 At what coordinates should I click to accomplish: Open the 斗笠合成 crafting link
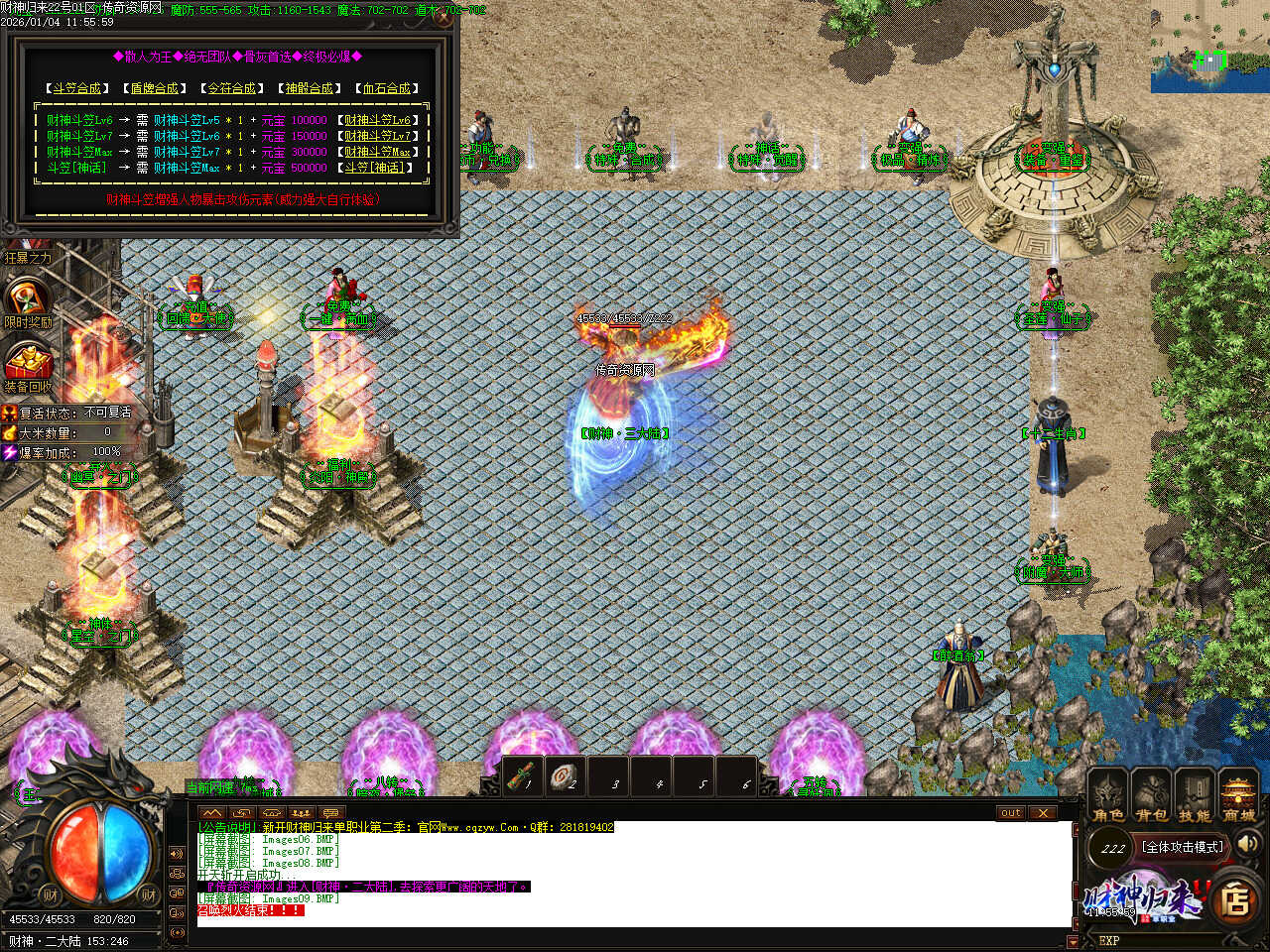click(75, 88)
